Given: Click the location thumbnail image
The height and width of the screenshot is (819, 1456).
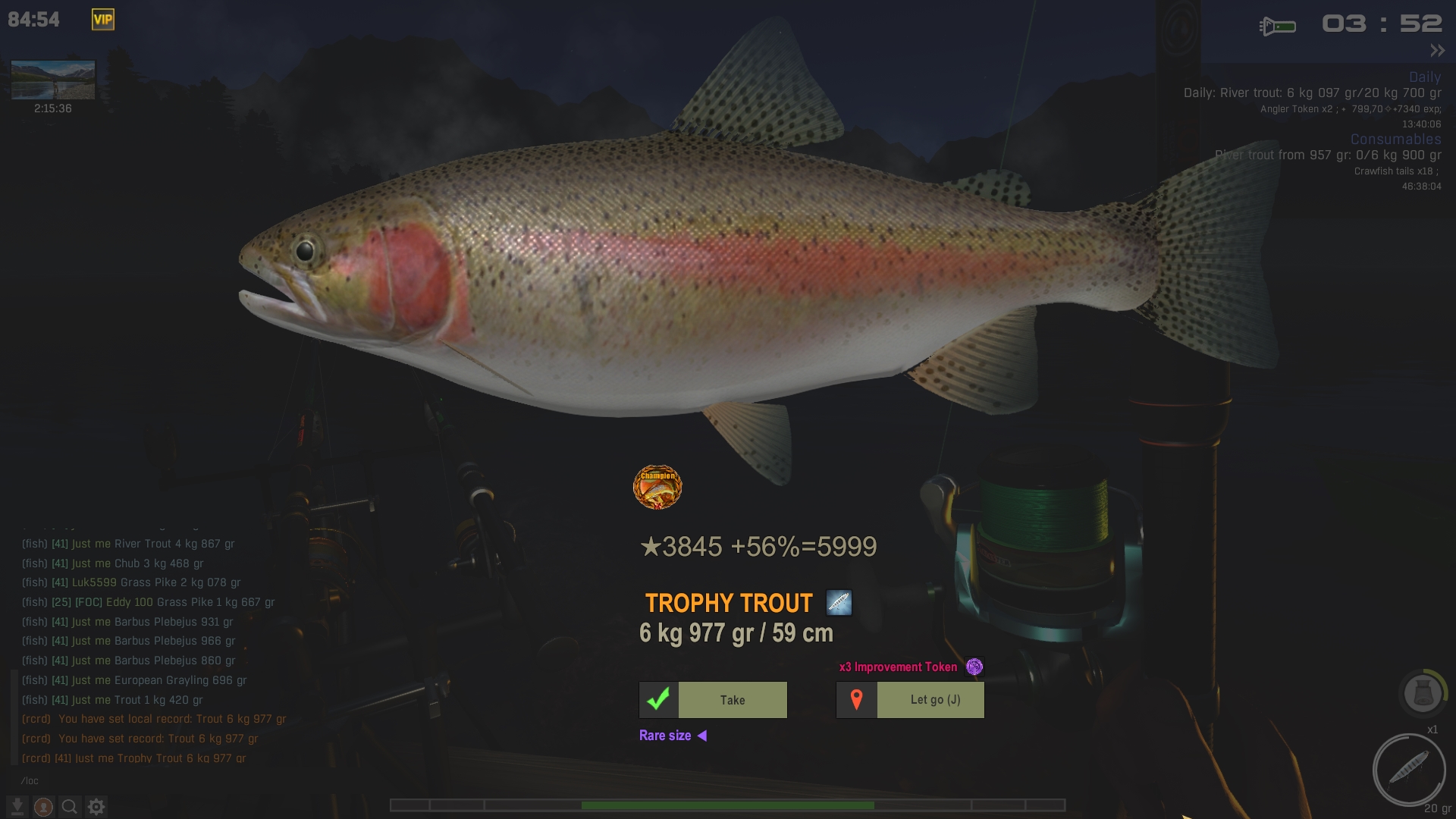Looking at the screenshot, I should pos(53,80).
